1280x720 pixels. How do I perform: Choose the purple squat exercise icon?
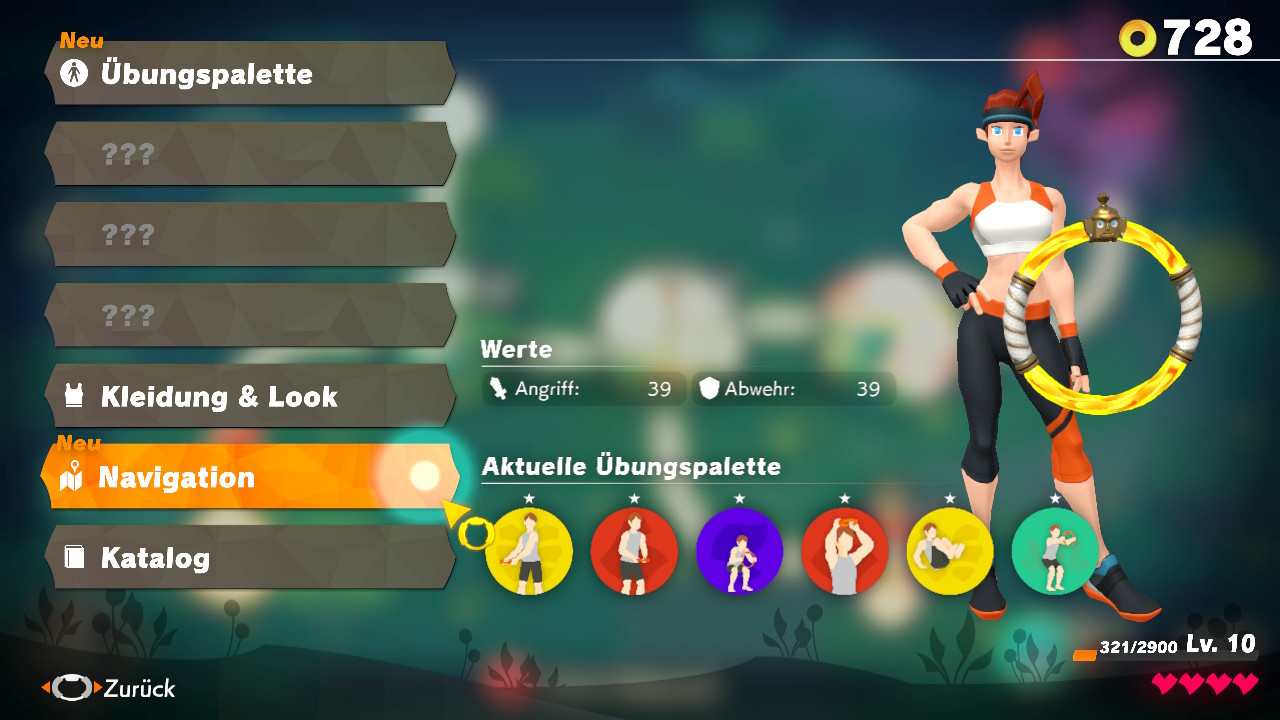coord(739,551)
